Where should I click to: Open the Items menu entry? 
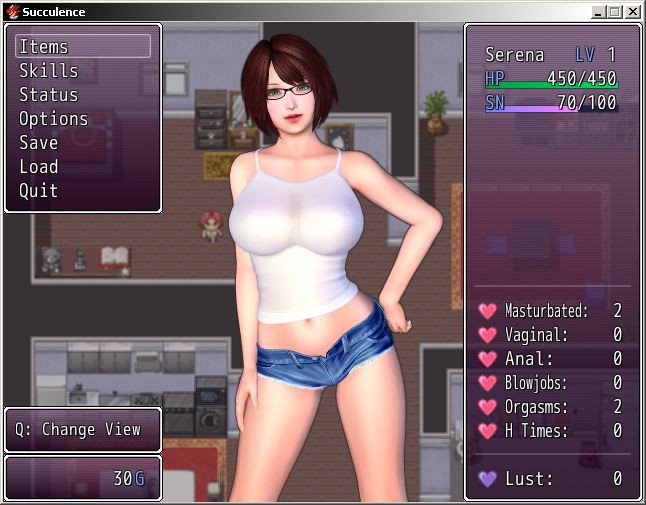[44, 47]
